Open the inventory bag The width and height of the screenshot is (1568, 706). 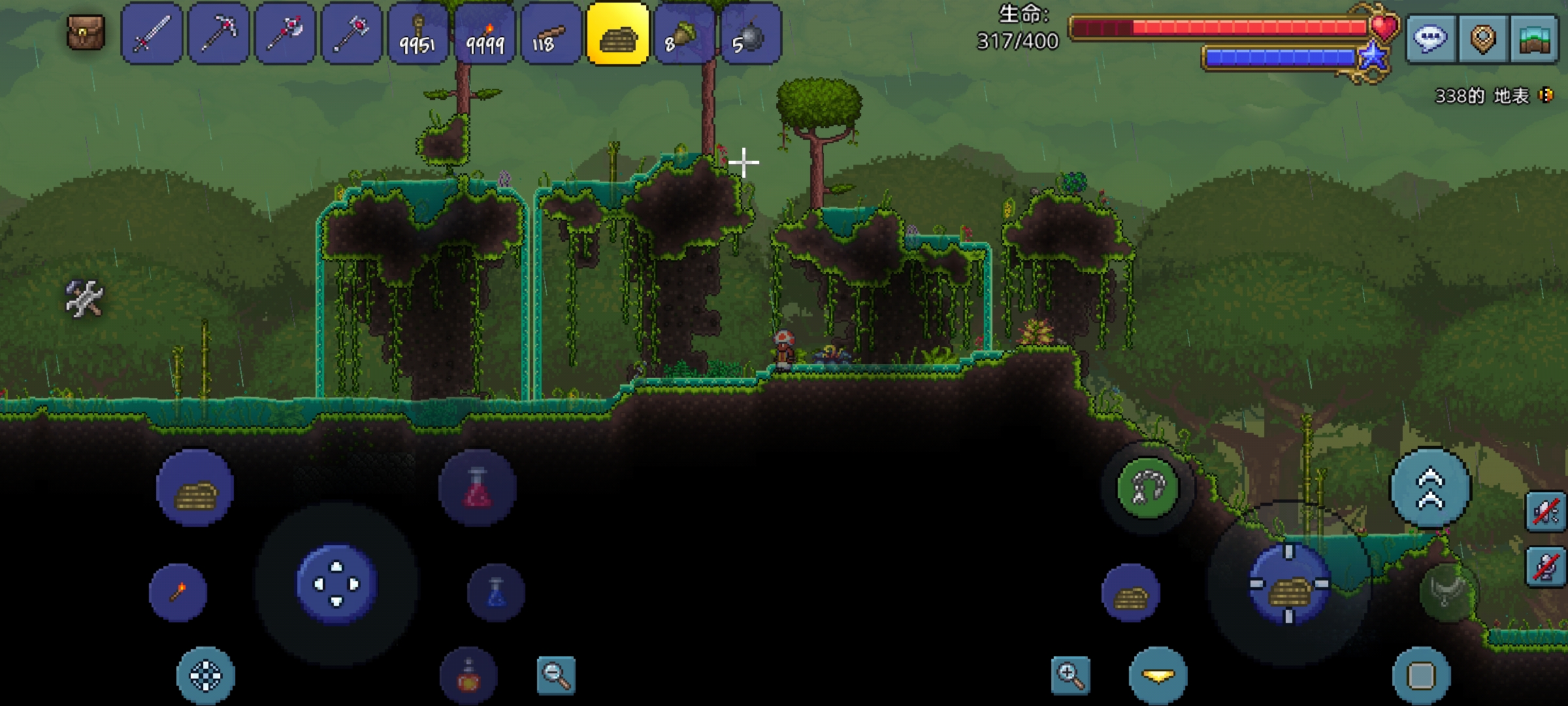[86, 33]
